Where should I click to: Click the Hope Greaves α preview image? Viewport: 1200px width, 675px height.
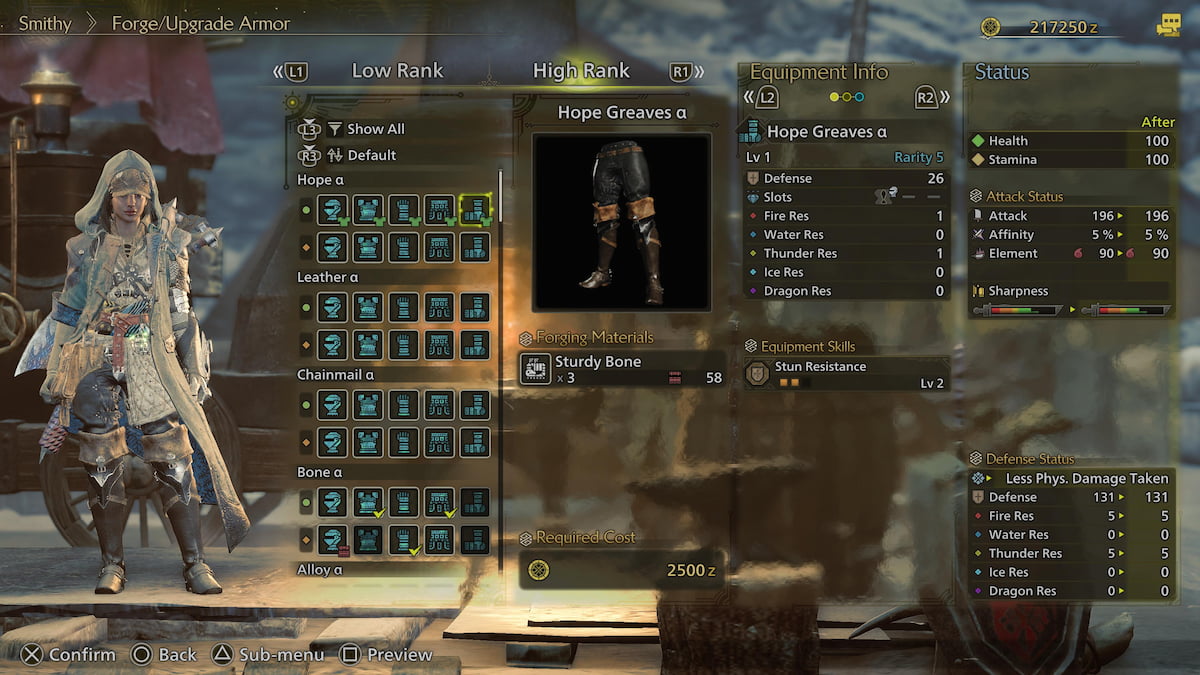pyautogui.click(x=621, y=221)
